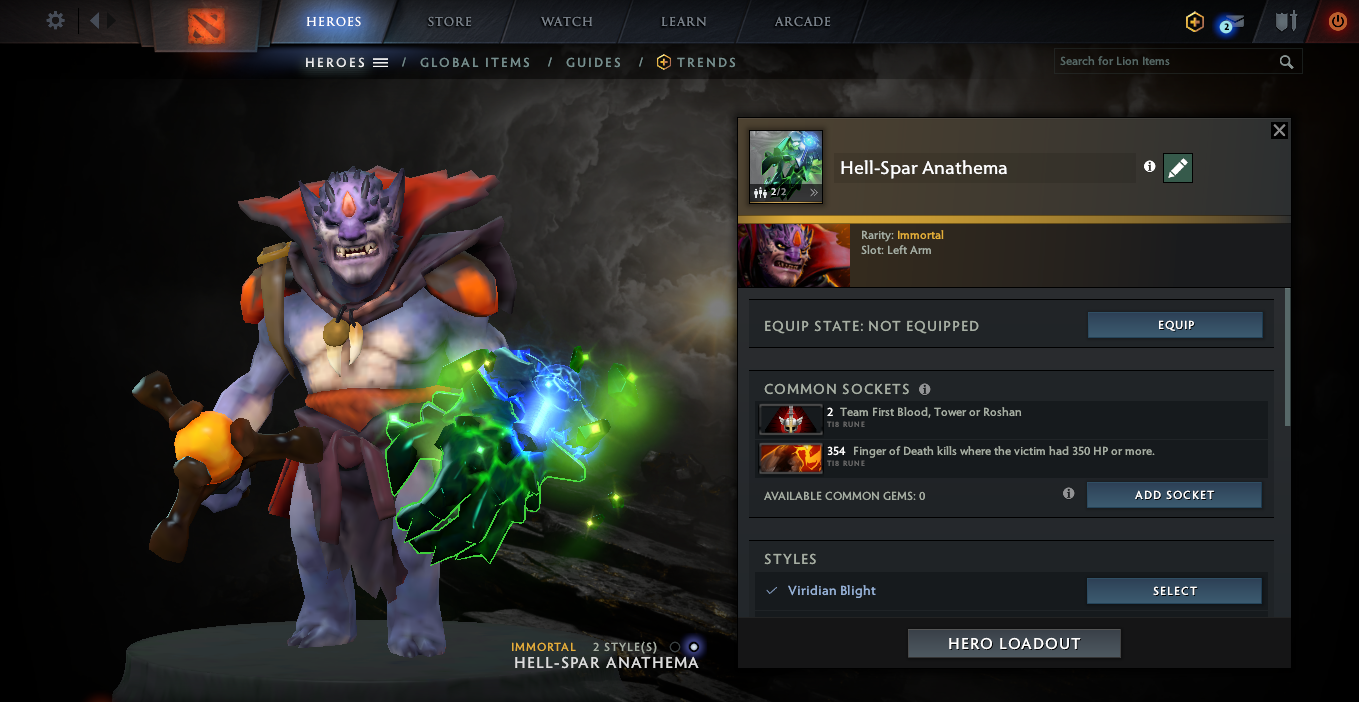Open the Global Items section
1359x702 pixels.
475,63
